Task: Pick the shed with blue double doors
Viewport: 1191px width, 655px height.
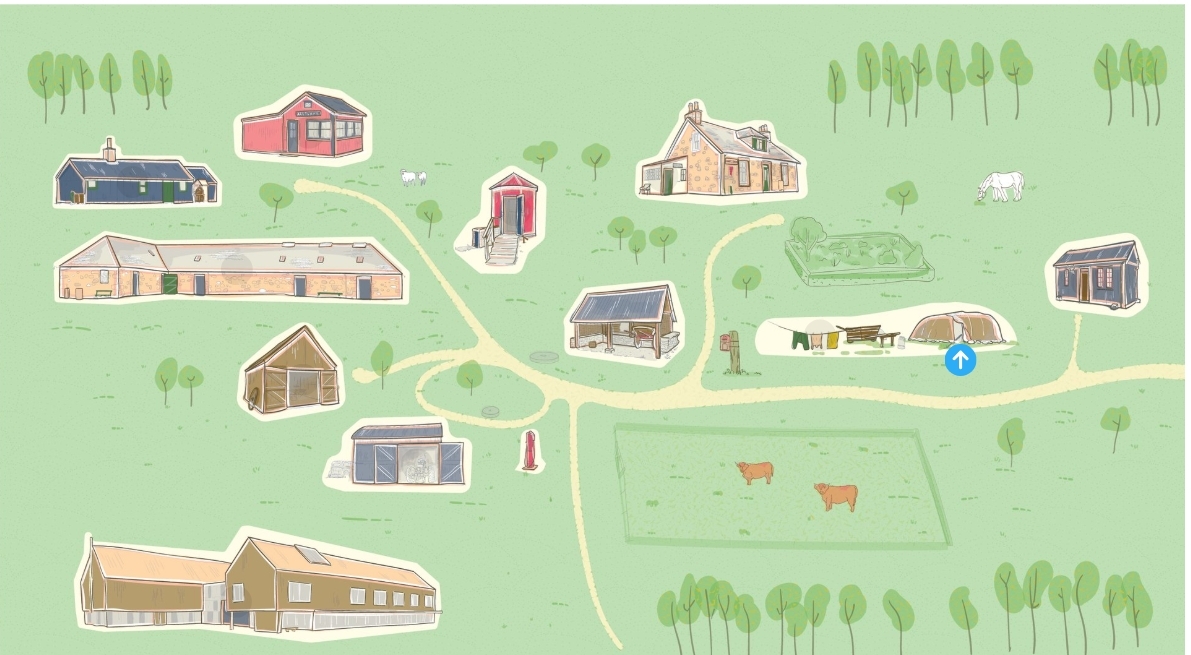Action: coord(400,456)
